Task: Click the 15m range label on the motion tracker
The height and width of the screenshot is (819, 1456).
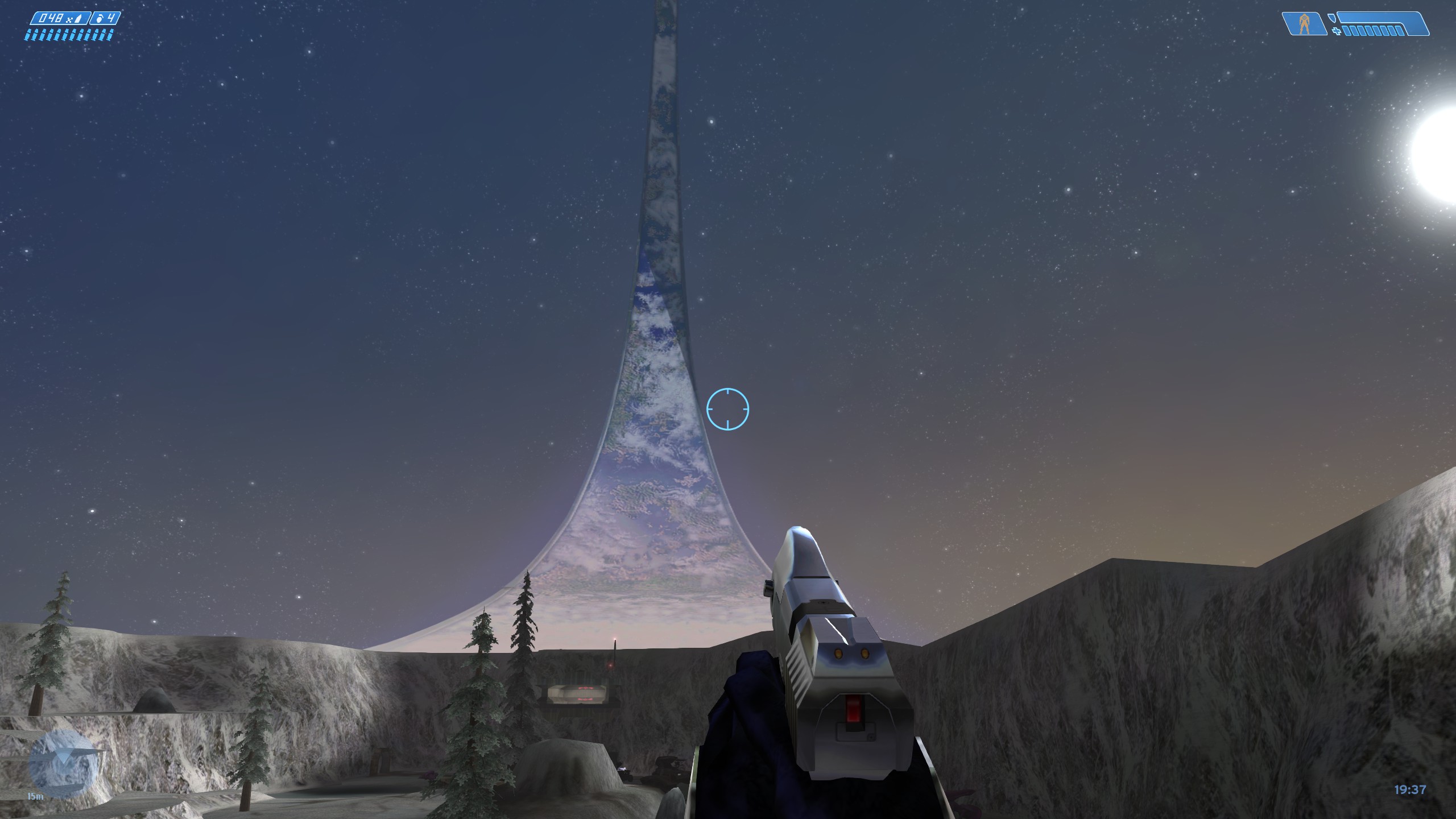Action: point(35,796)
